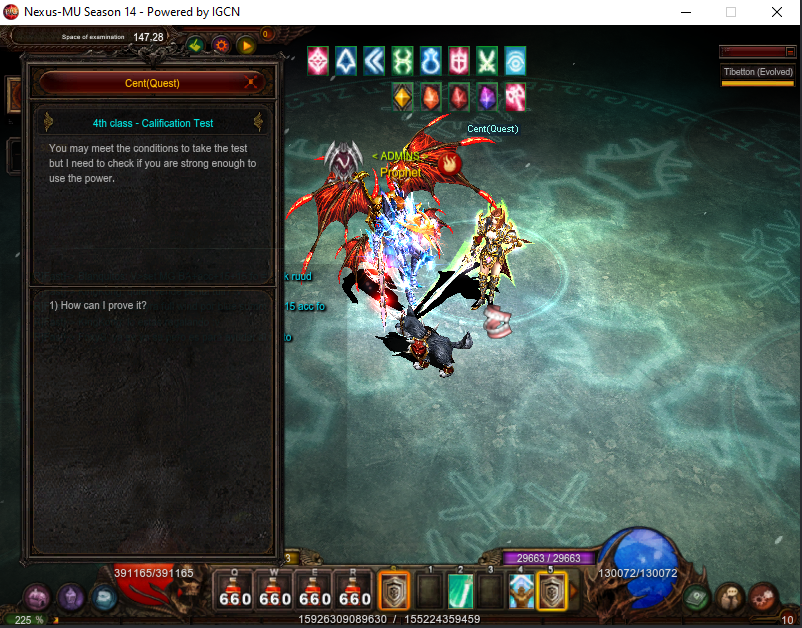Use the potion in the W slot
This screenshot has height=628, width=802.
pyautogui.click(x=275, y=590)
